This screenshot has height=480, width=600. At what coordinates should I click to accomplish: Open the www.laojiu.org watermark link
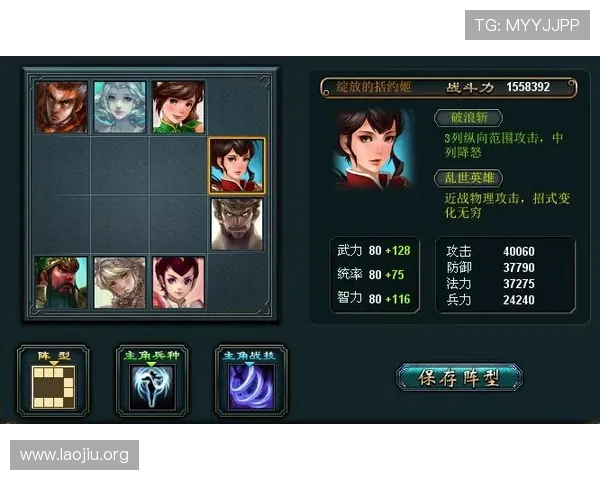pos(75,455)
